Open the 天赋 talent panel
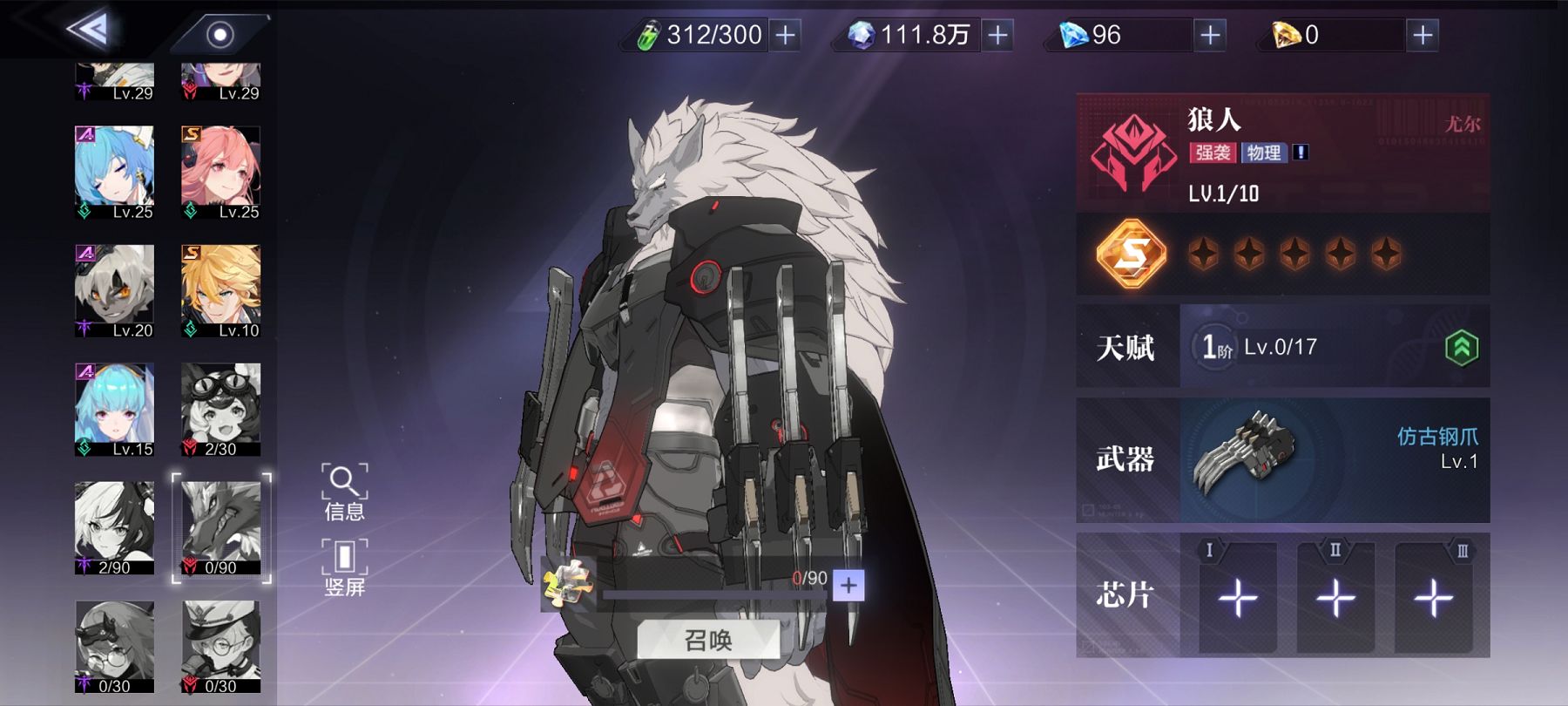Screen dimensions: 1568x706 1282,347
